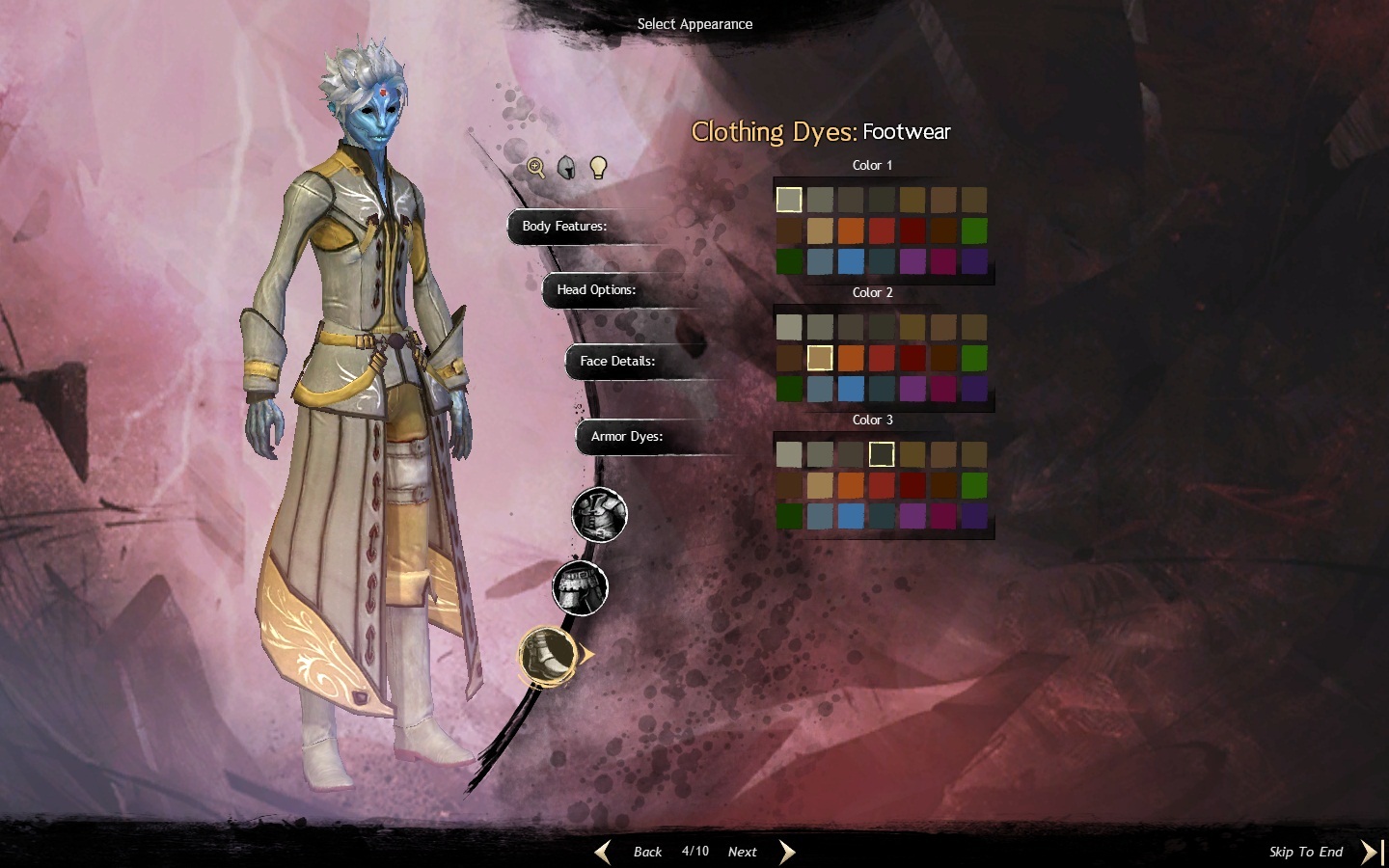Click the magnifying glass zoom icon
Screen dimensions: 1389x868
click(x=536, y=168)
